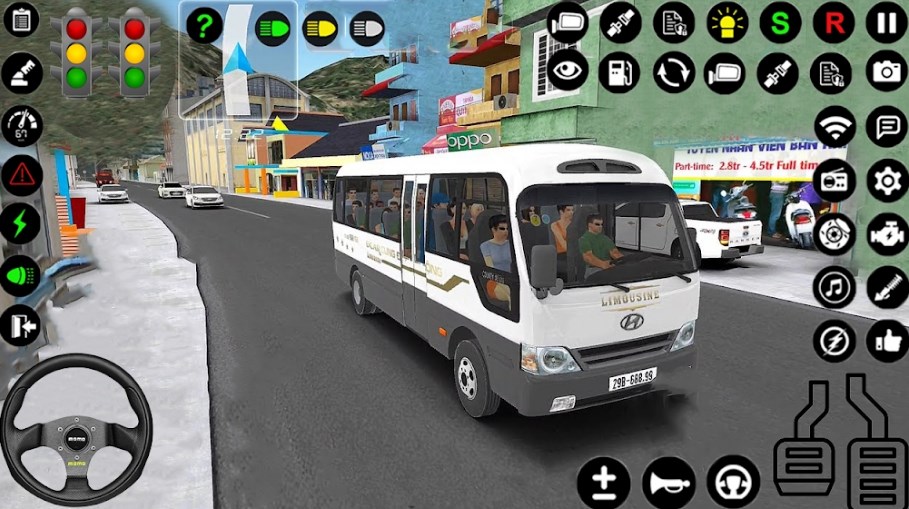Honk the horn
909x509 pixels.
click(669, 482)
